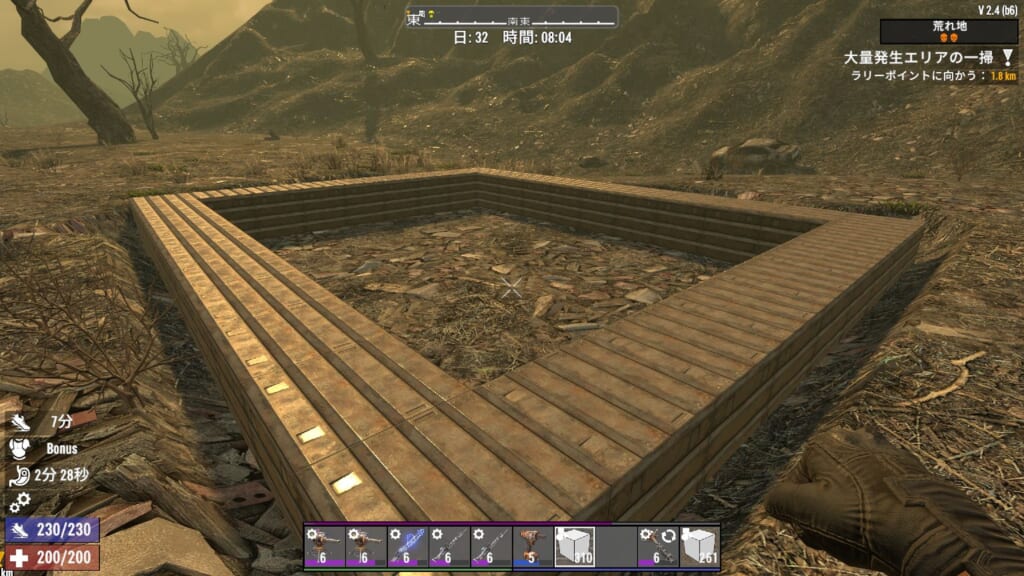Open the armor Bonus buff icon

tap(20, 449)
